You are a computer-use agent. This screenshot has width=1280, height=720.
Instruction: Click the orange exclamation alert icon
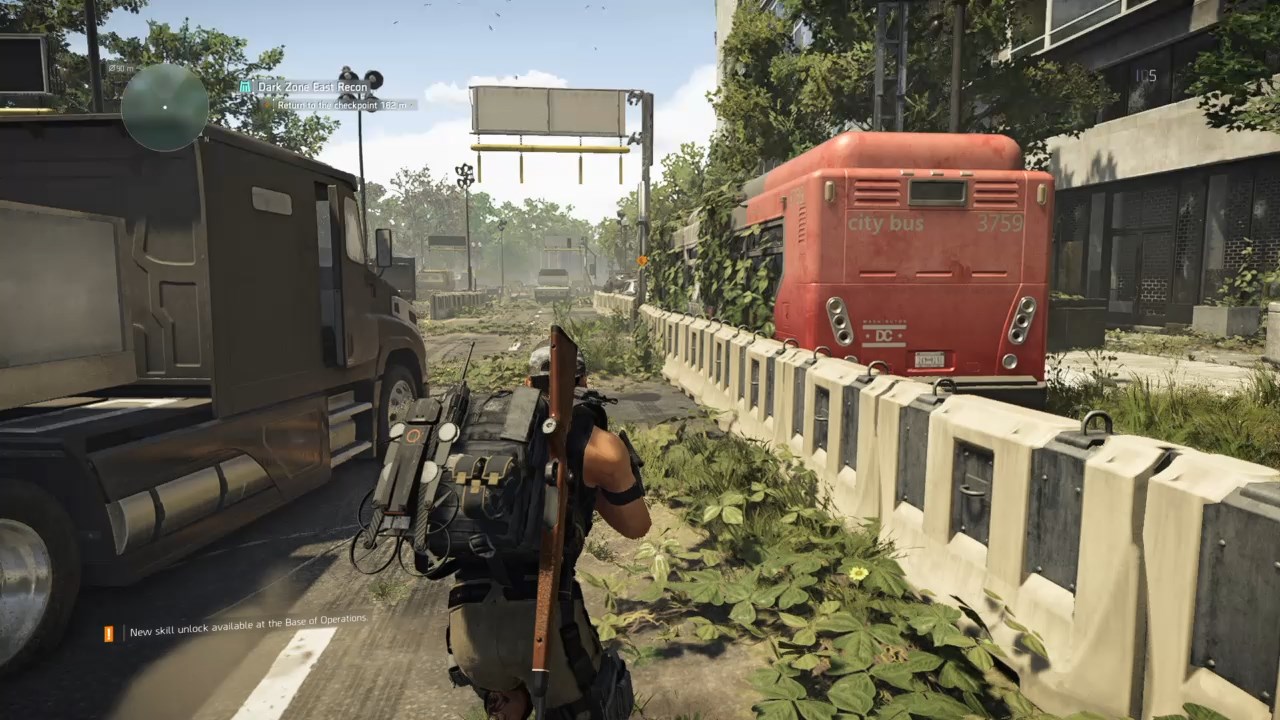(109, 633)
